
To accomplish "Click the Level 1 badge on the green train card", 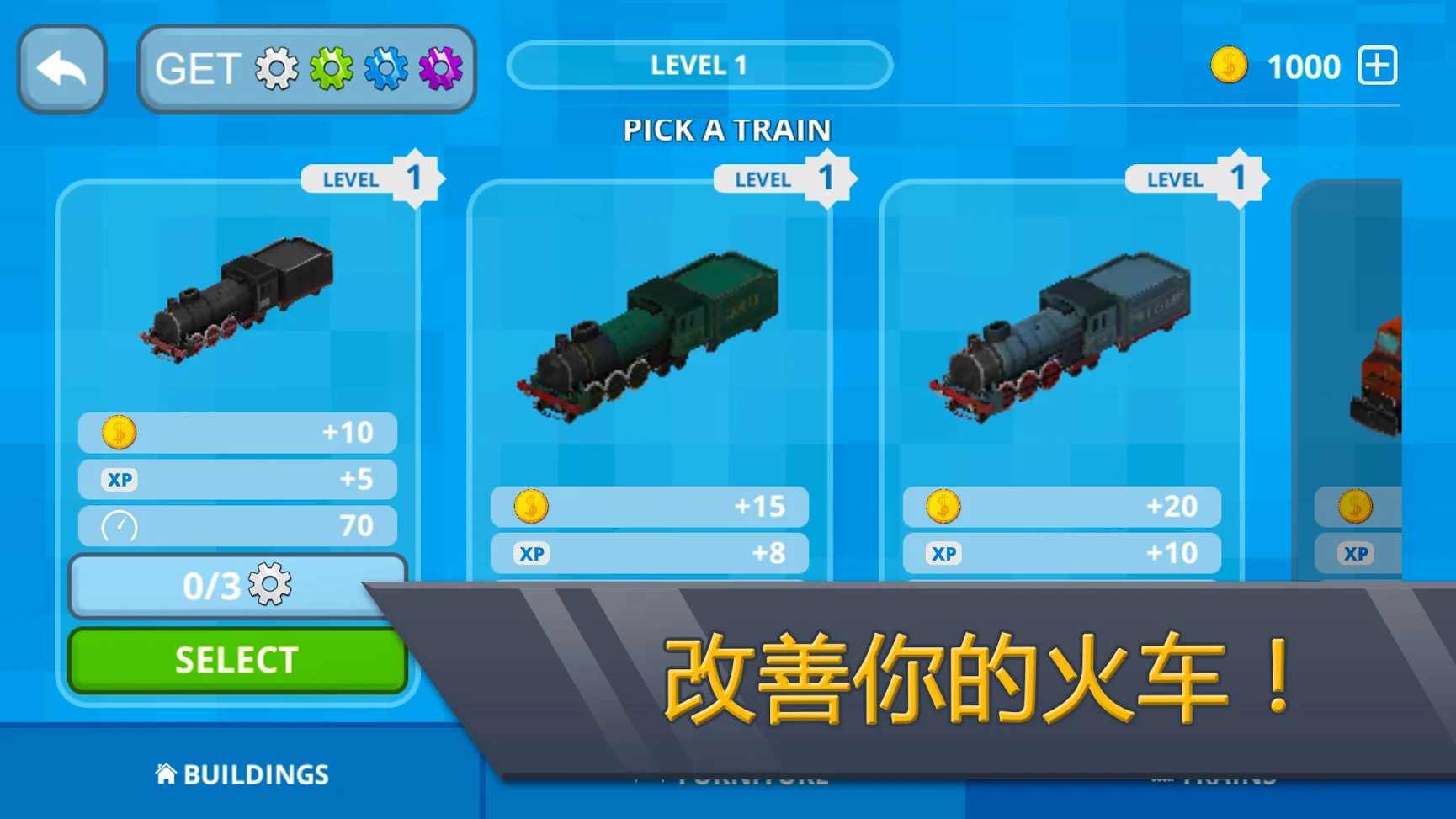I will coord(778,178).
